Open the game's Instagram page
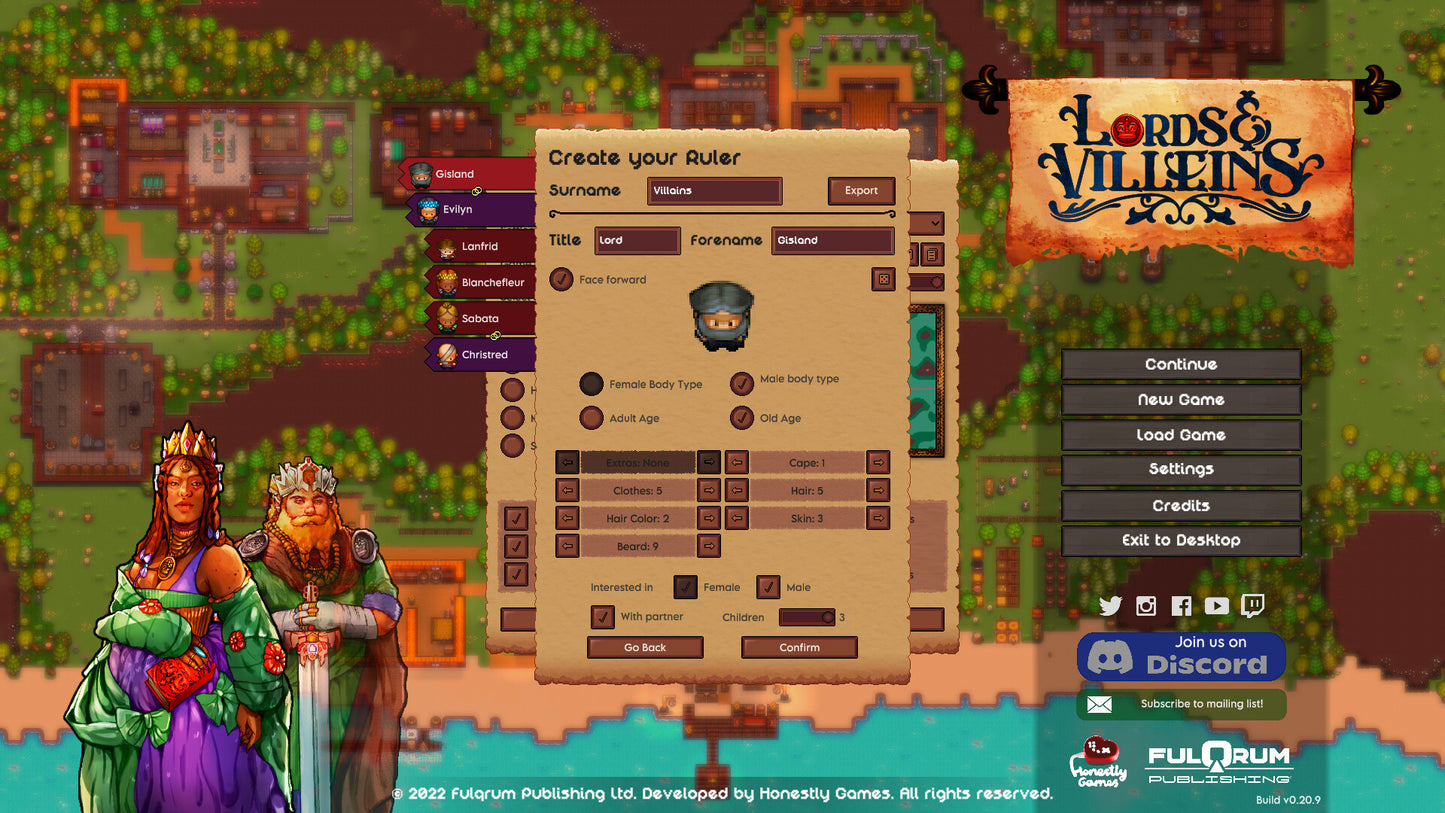Screen dimensions: 1445x813 pyautogui.click(x=1146, y=606)
